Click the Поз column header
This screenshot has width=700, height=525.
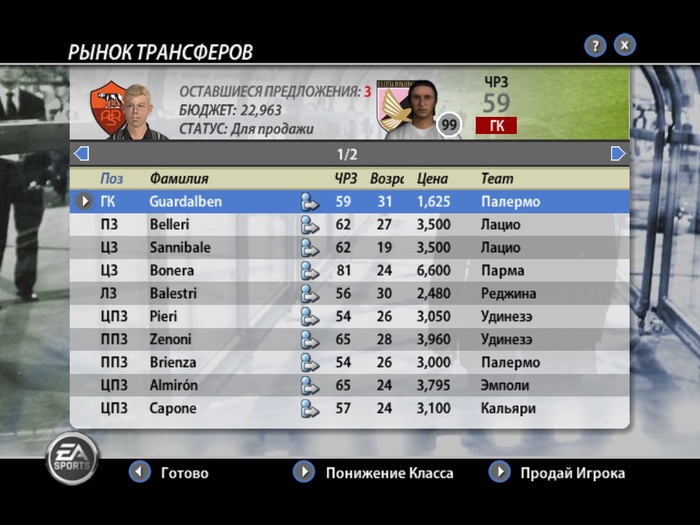pos(111,178)
